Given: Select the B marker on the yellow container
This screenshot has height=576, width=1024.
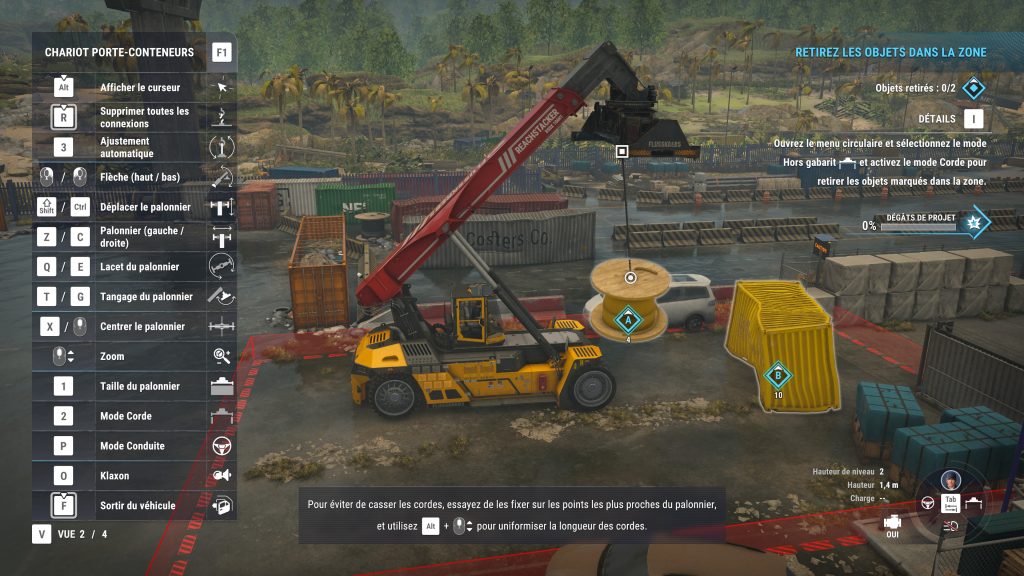Looking at the screenshot, I should [x=778, y=376].
